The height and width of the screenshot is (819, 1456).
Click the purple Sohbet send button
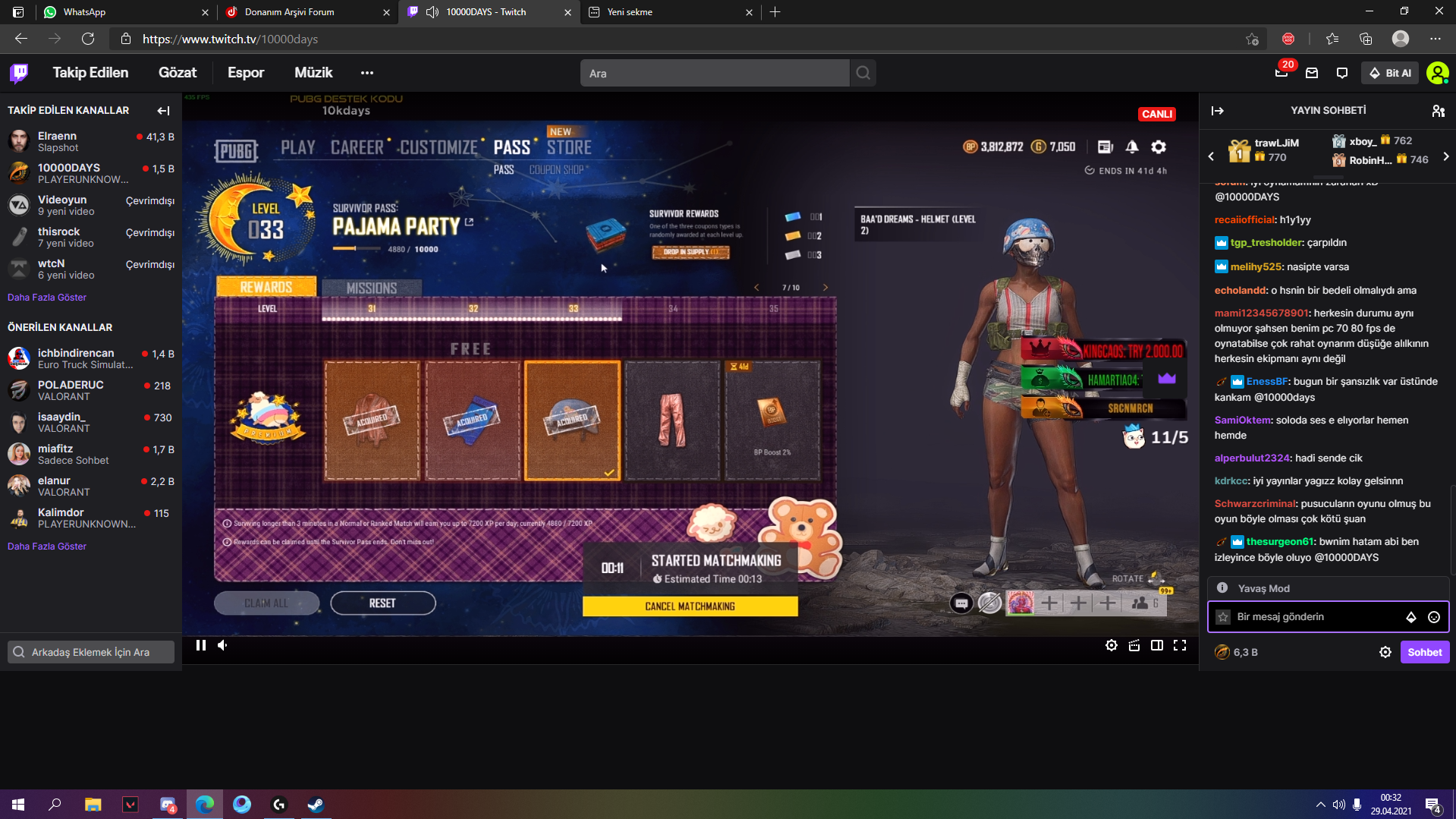click(1424, 651)
